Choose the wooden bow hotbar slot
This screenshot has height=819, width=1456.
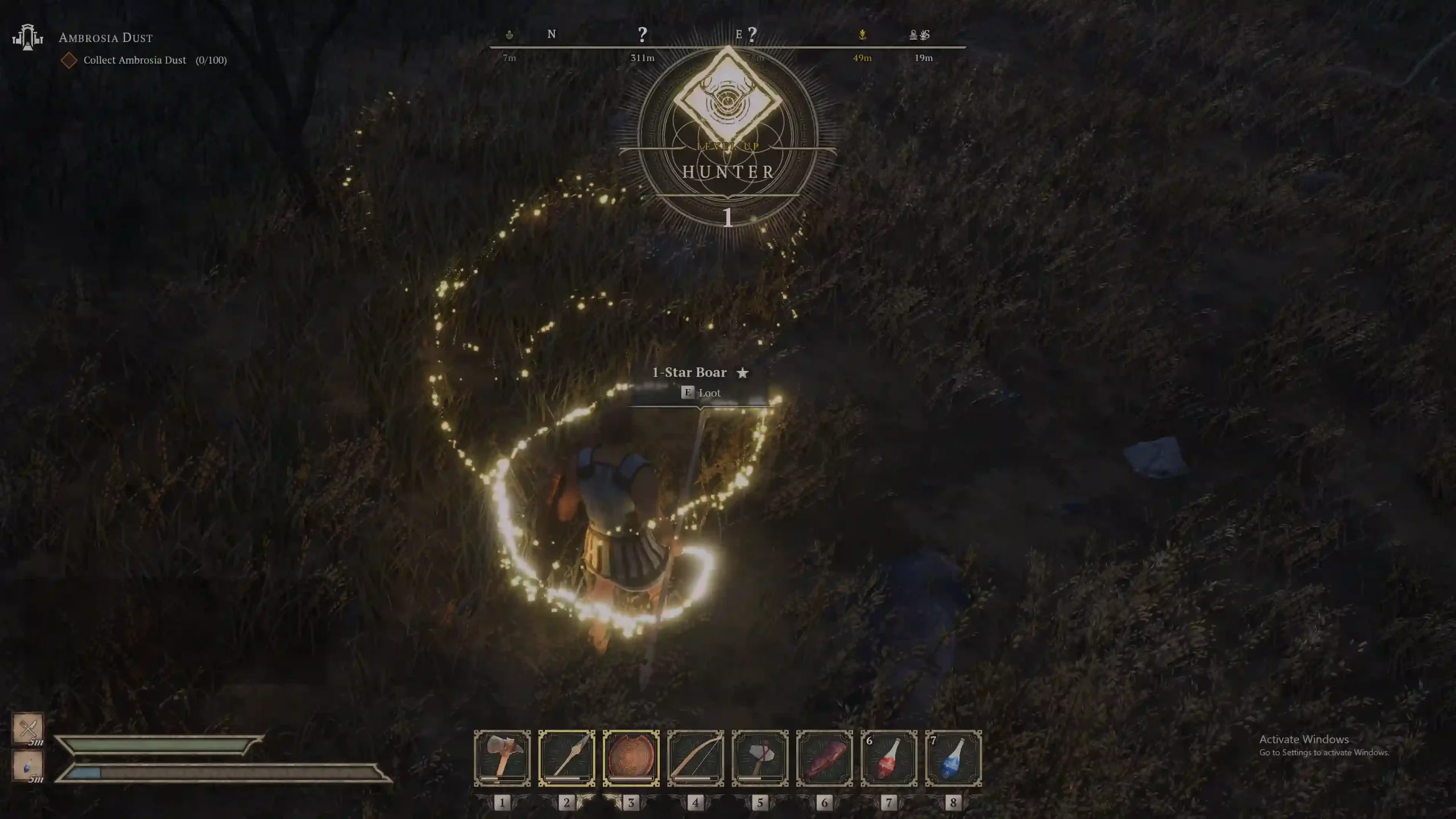(x=696, y=758)
